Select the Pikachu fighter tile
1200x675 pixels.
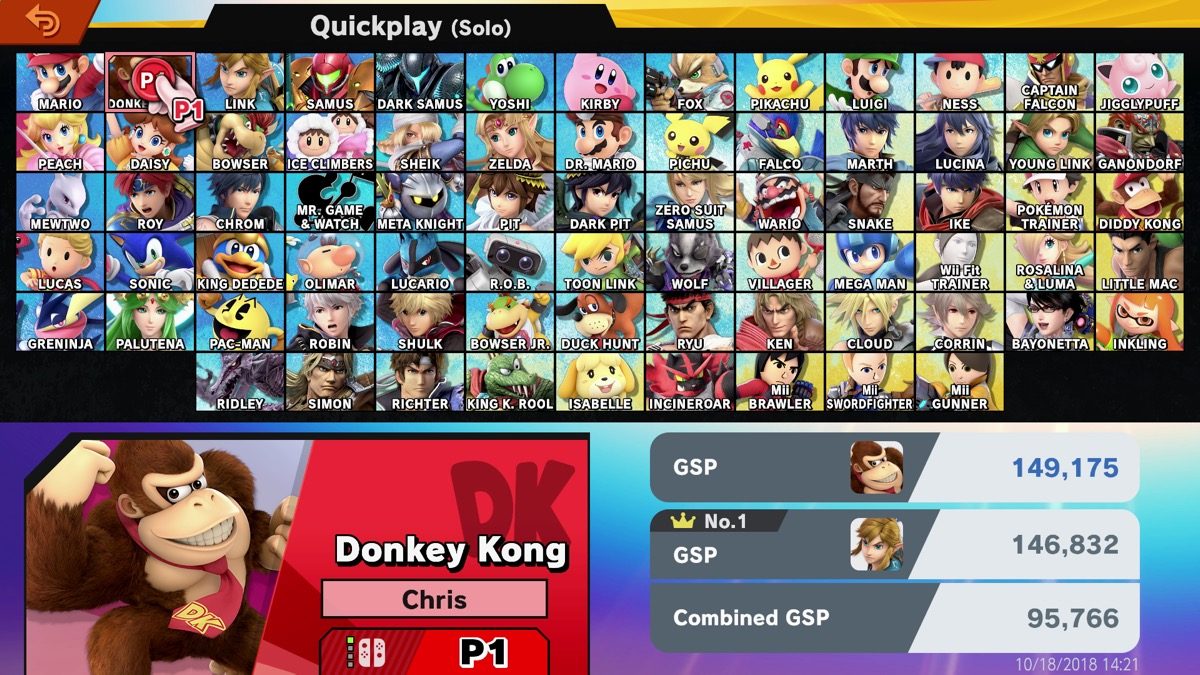[x=780, y=82]
